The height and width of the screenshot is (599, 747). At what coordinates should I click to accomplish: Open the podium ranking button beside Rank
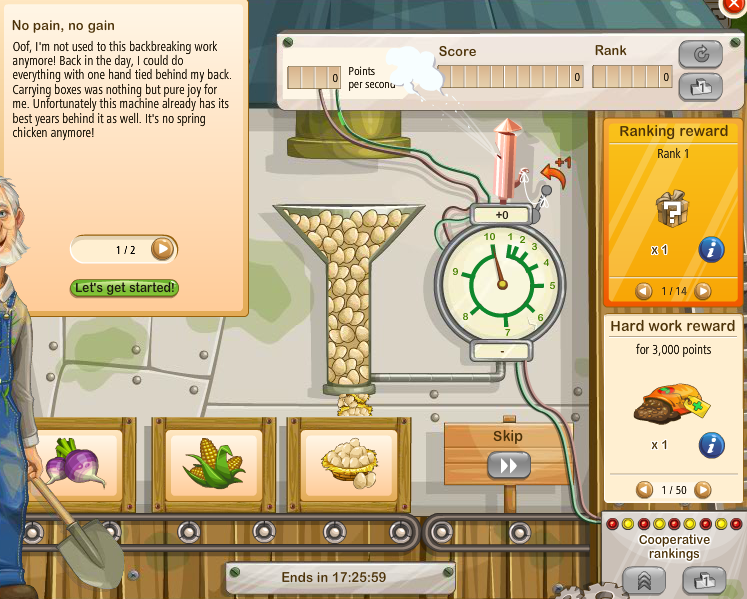(700, 87)
